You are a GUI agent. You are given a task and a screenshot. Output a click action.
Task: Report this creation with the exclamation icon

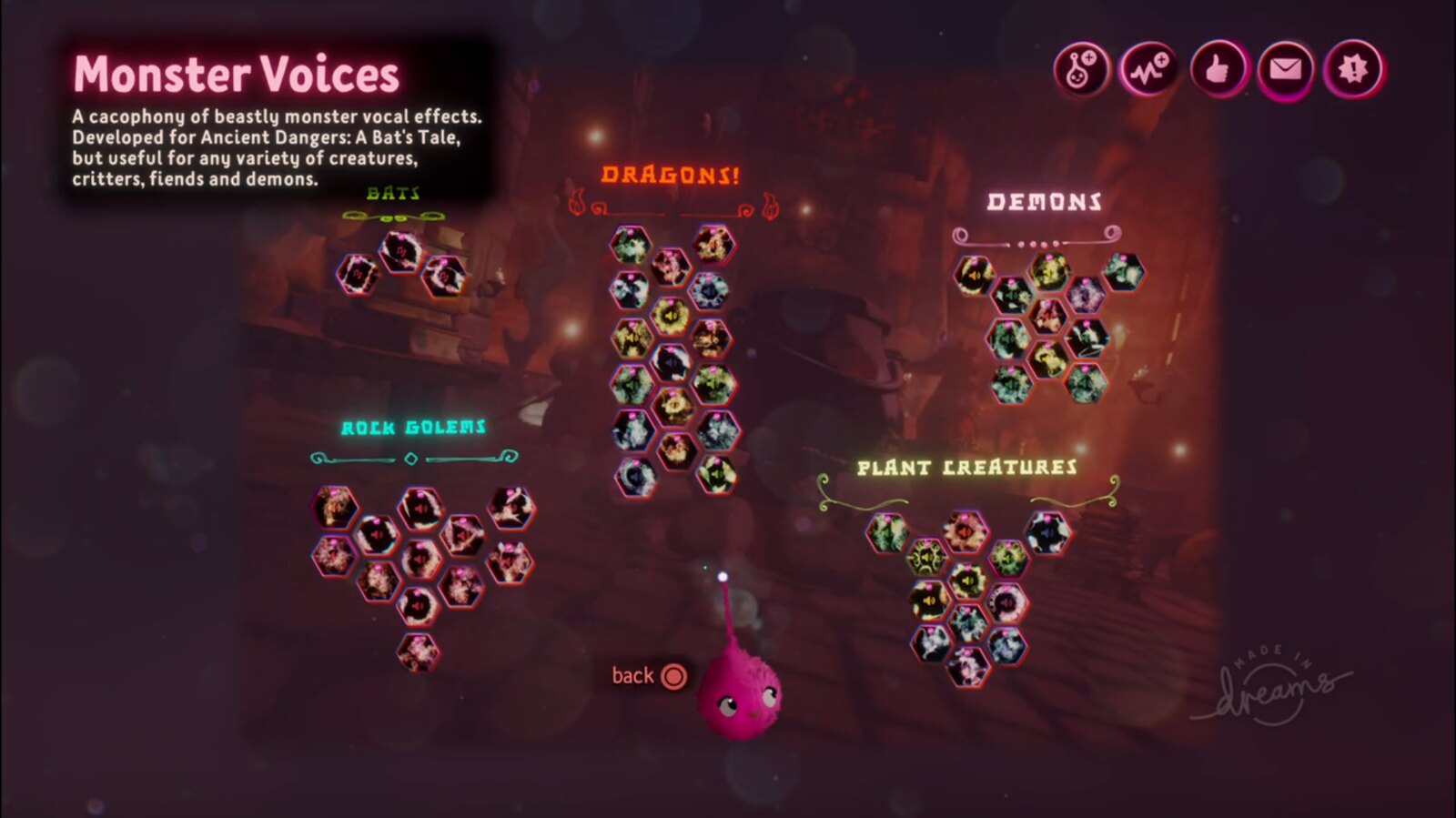tap(1353, 69)
